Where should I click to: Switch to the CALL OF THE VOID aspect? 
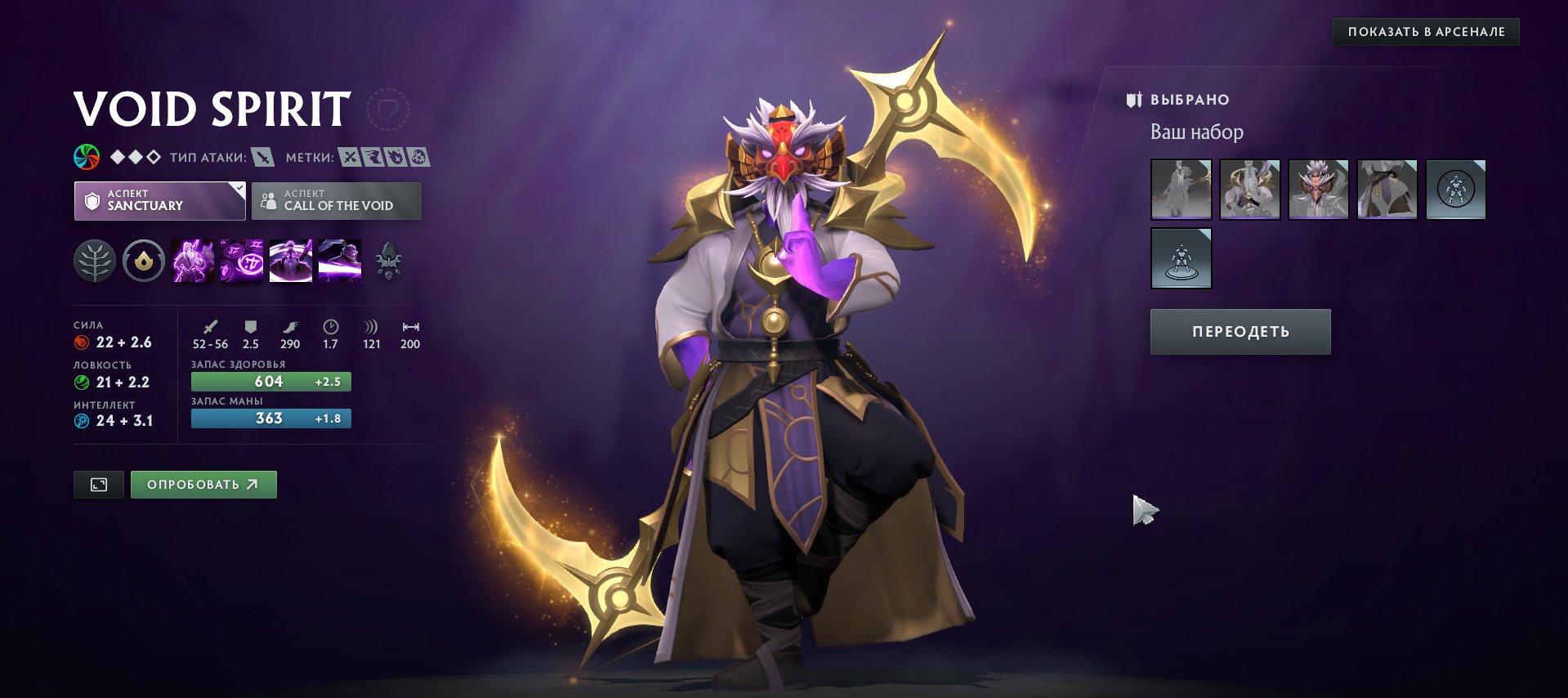point(337,200)
